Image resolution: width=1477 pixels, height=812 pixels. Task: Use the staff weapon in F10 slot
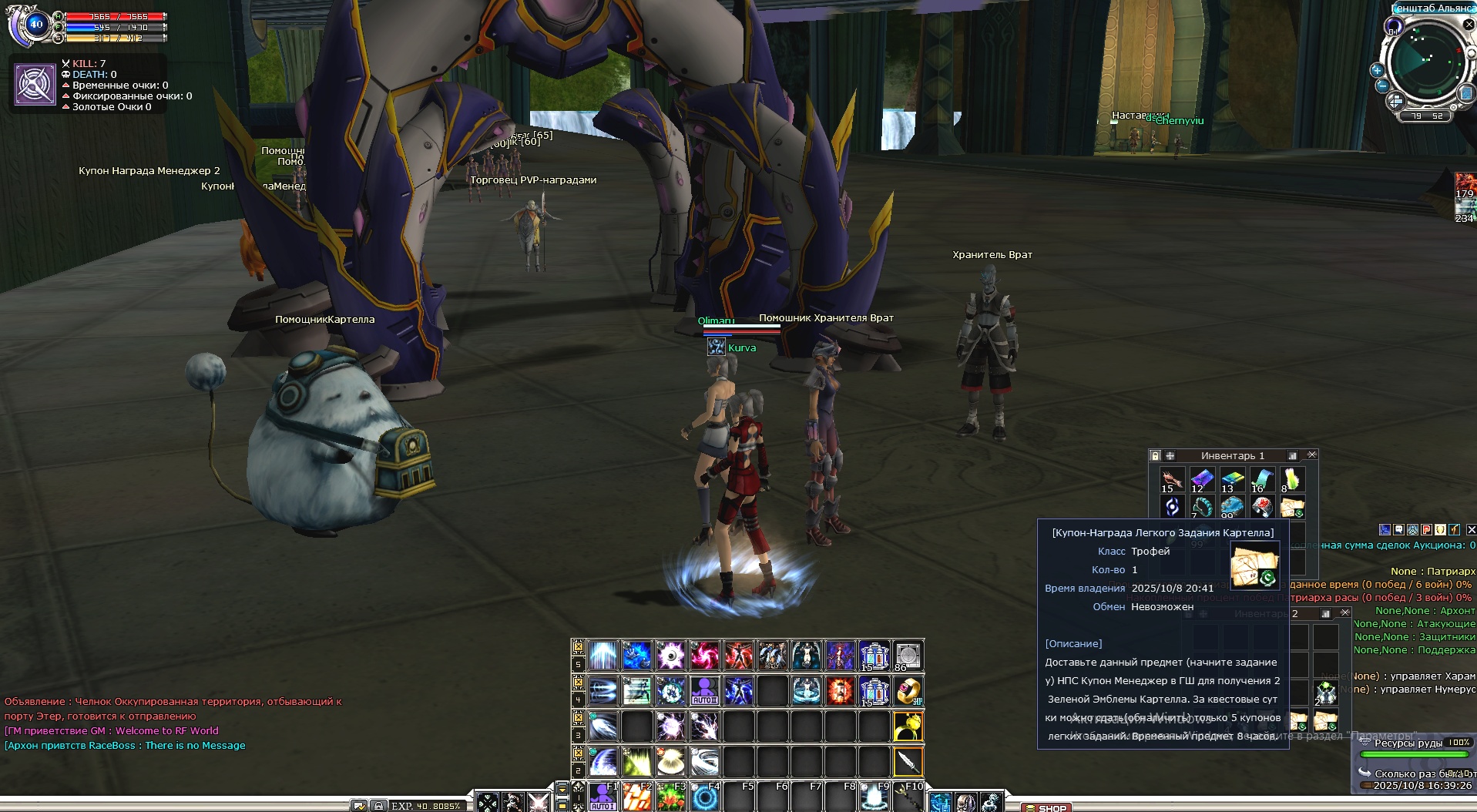[x=909, y=797]
